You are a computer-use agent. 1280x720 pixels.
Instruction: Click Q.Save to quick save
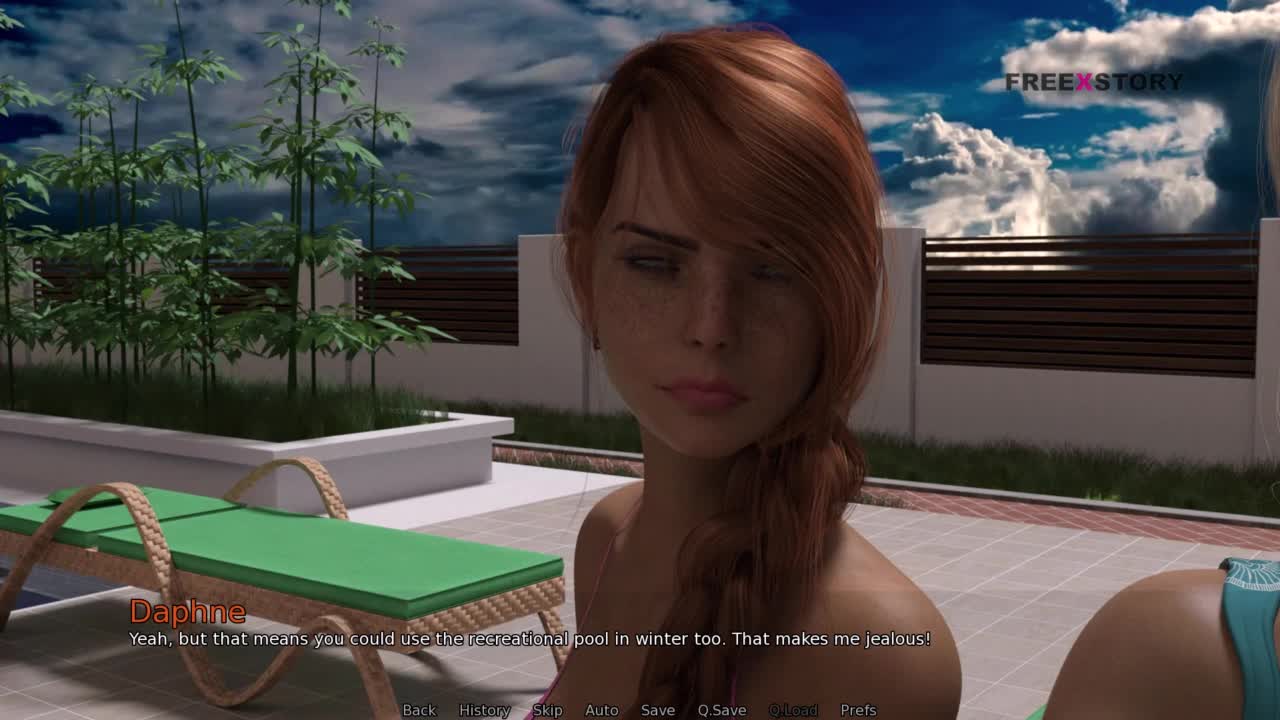click(x=721, y=710)
